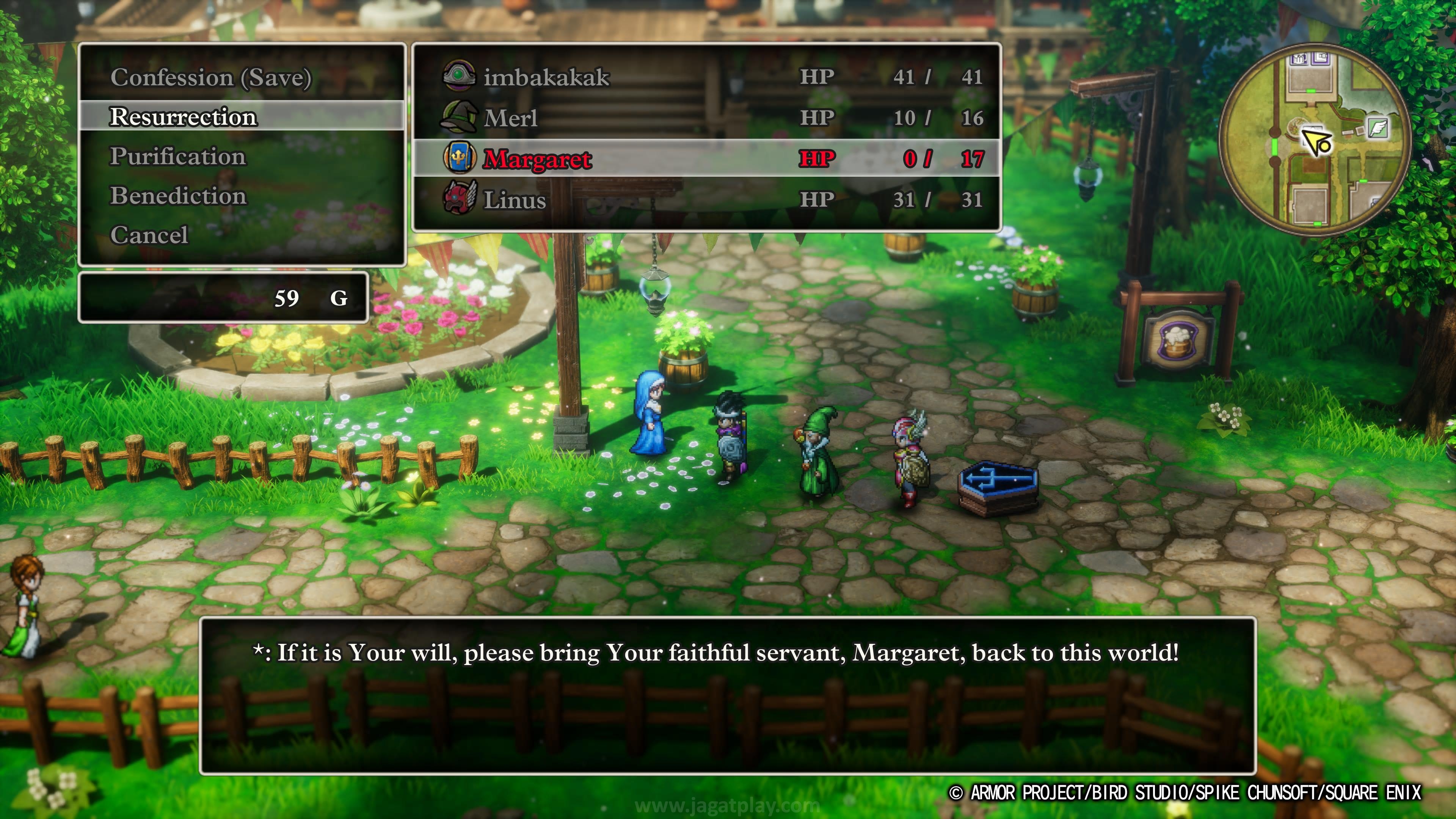This screenshot has width=1456, height=819.
Task: Pick Linus in the party list
Action: [x=515, y=199]
